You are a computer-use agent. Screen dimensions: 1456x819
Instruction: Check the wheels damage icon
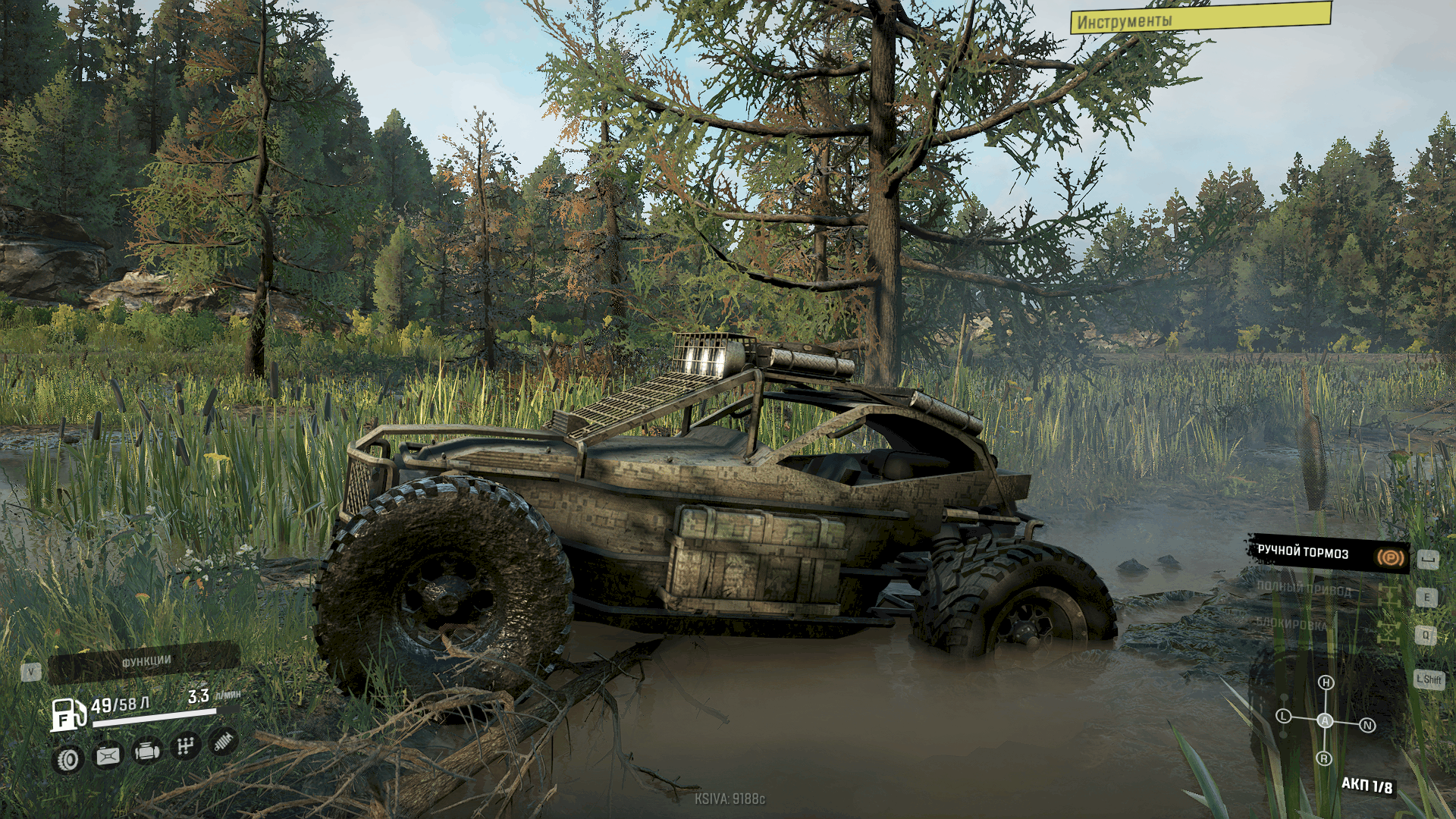pos(68,759)
